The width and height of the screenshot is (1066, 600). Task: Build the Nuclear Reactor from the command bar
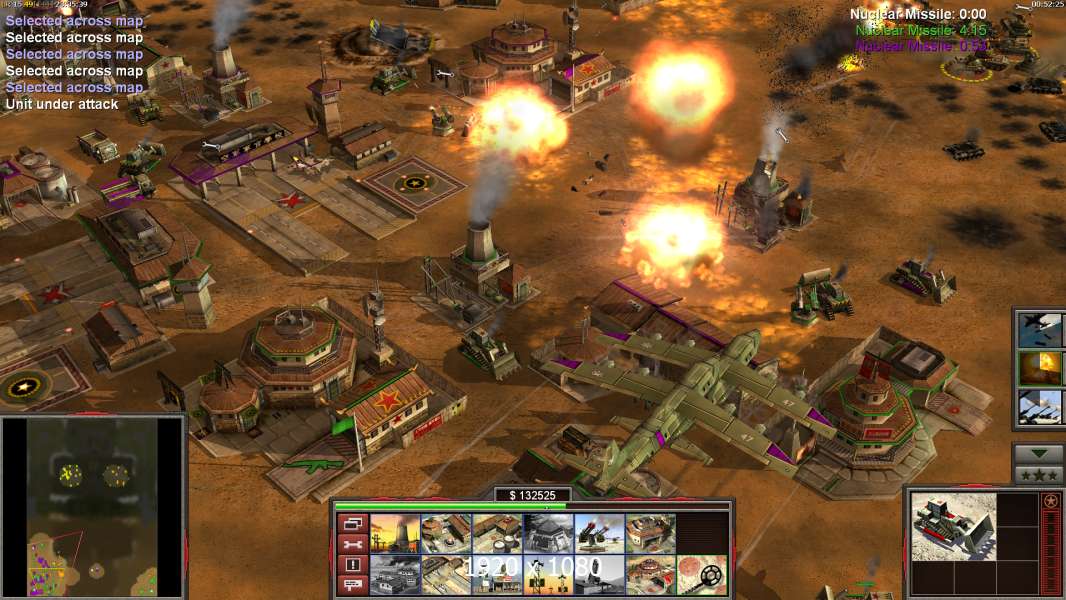395,534
